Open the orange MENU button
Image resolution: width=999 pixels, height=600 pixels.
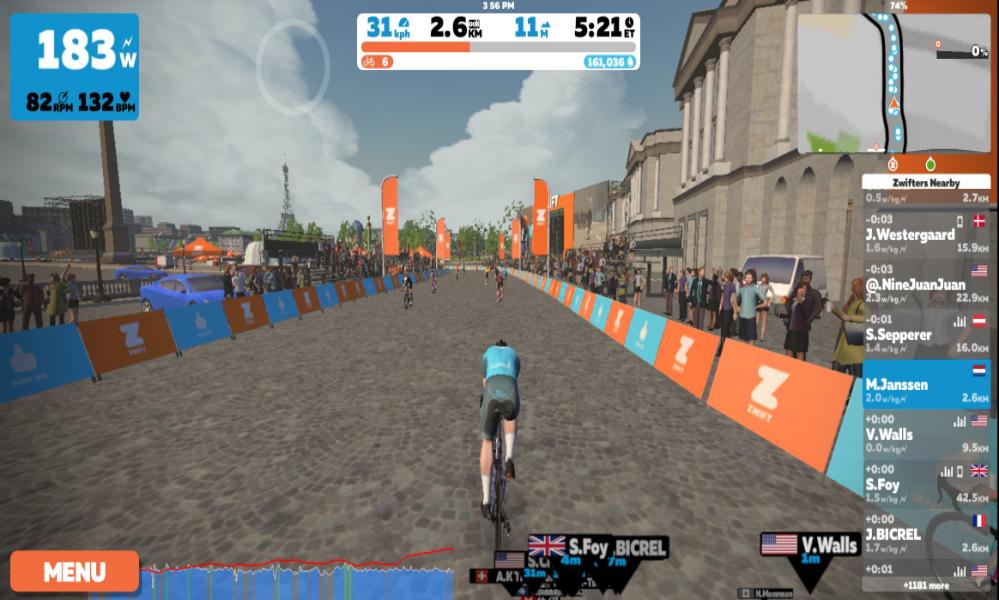point(75,572)
